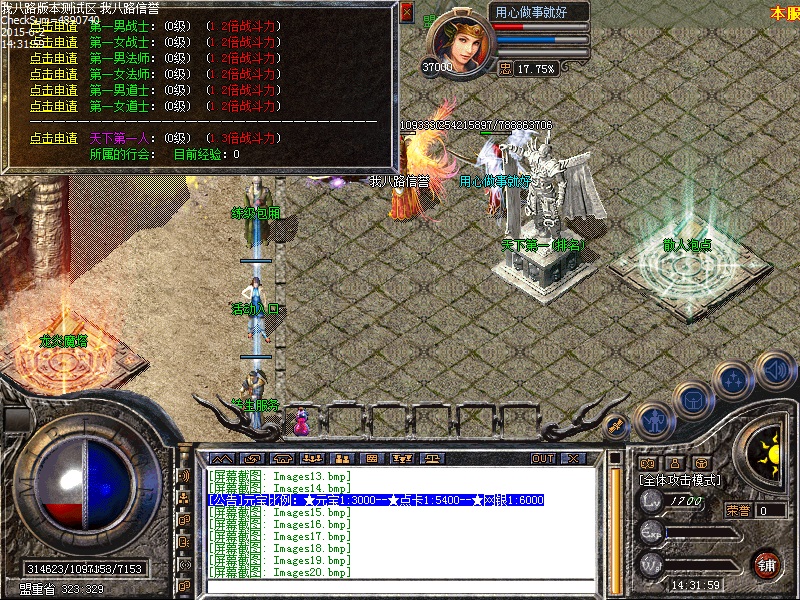Click the player portrait avatar
Screen dimensions: 800x600
point(458,42)
